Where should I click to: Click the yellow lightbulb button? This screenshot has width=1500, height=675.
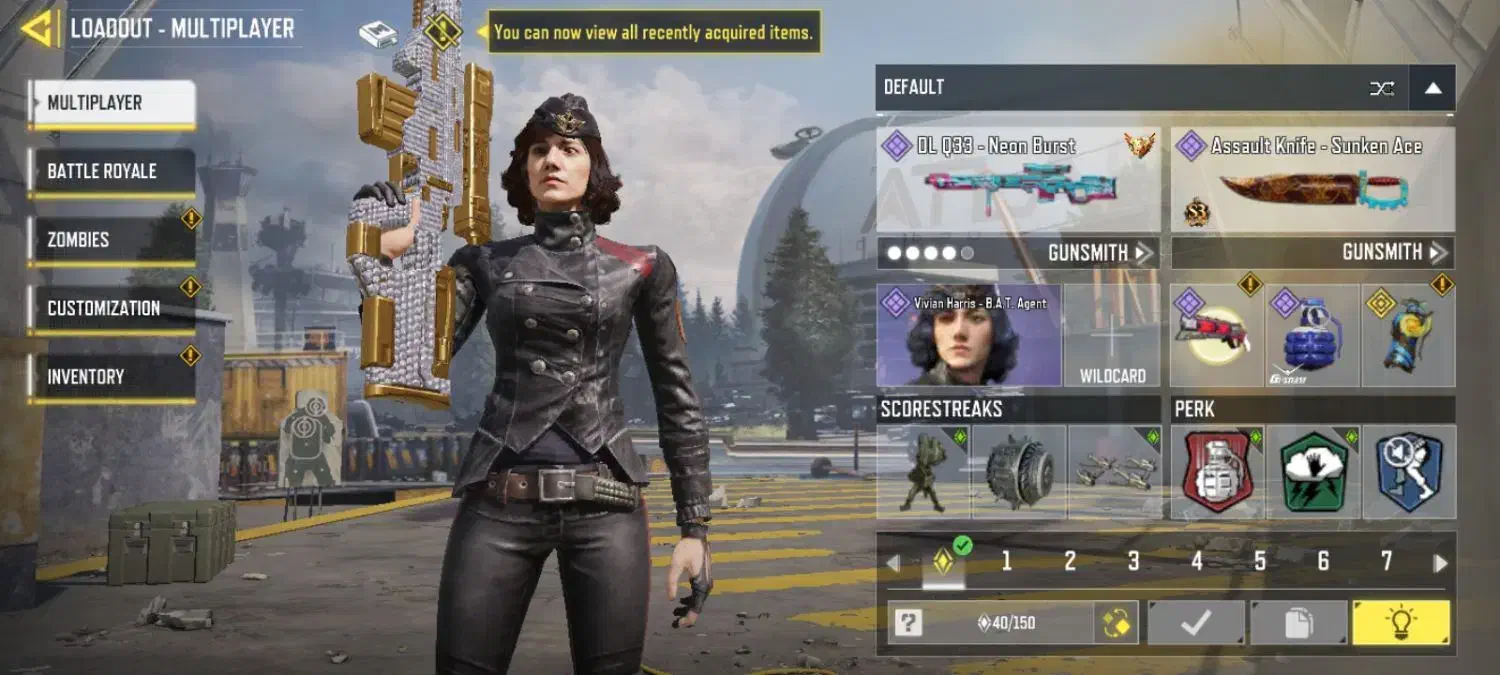coord(1400,624)
